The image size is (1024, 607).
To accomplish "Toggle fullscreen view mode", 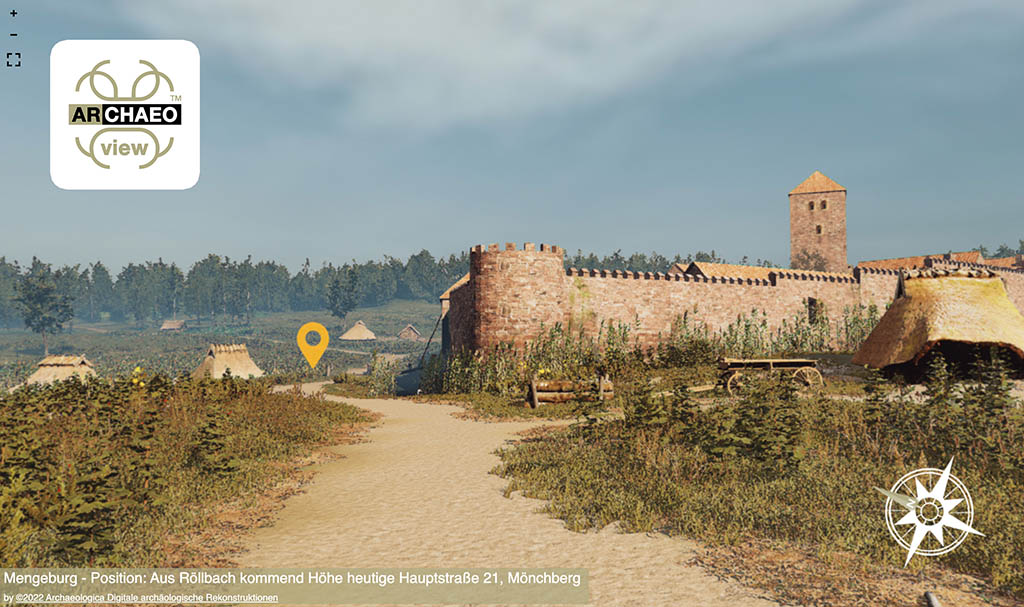I will pyautogui.click(x=13, y=60).
